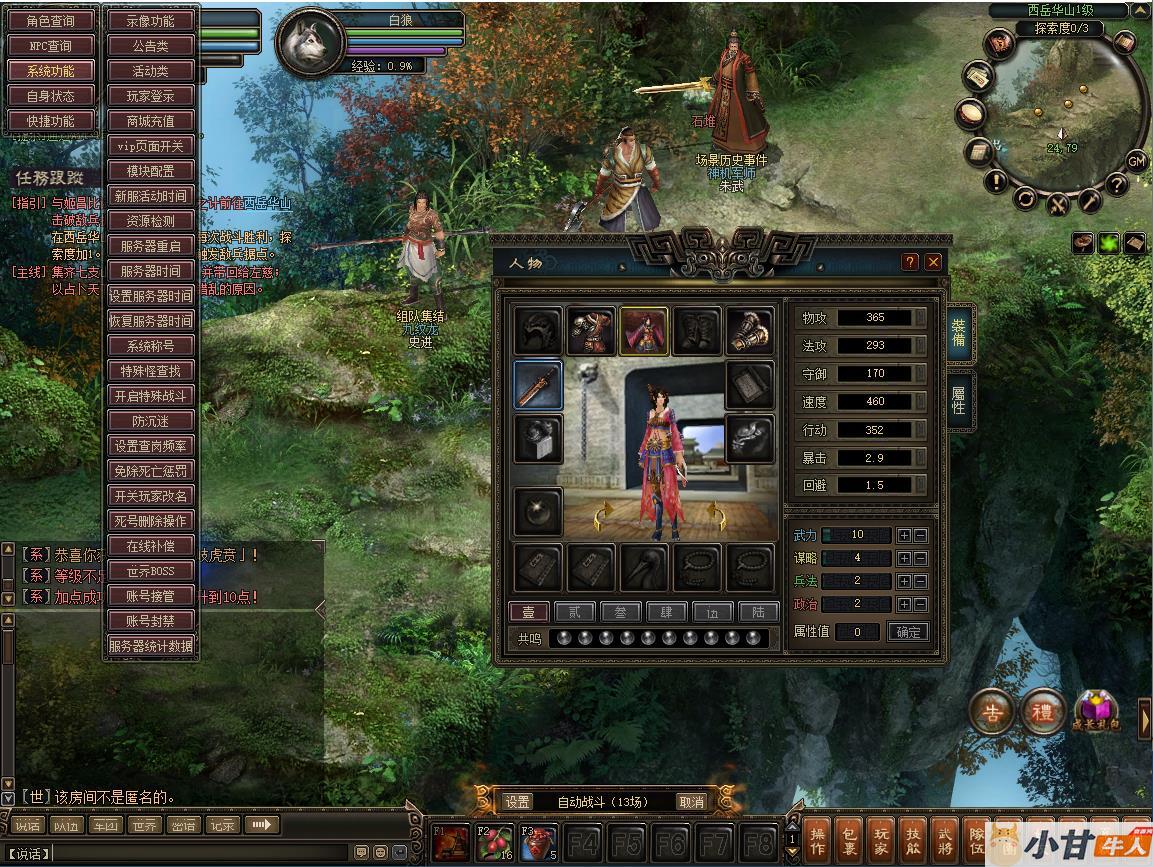Cancel auto battle with 取消
1153x867 pixels.
pyautogui.click(x=691, y=802)
